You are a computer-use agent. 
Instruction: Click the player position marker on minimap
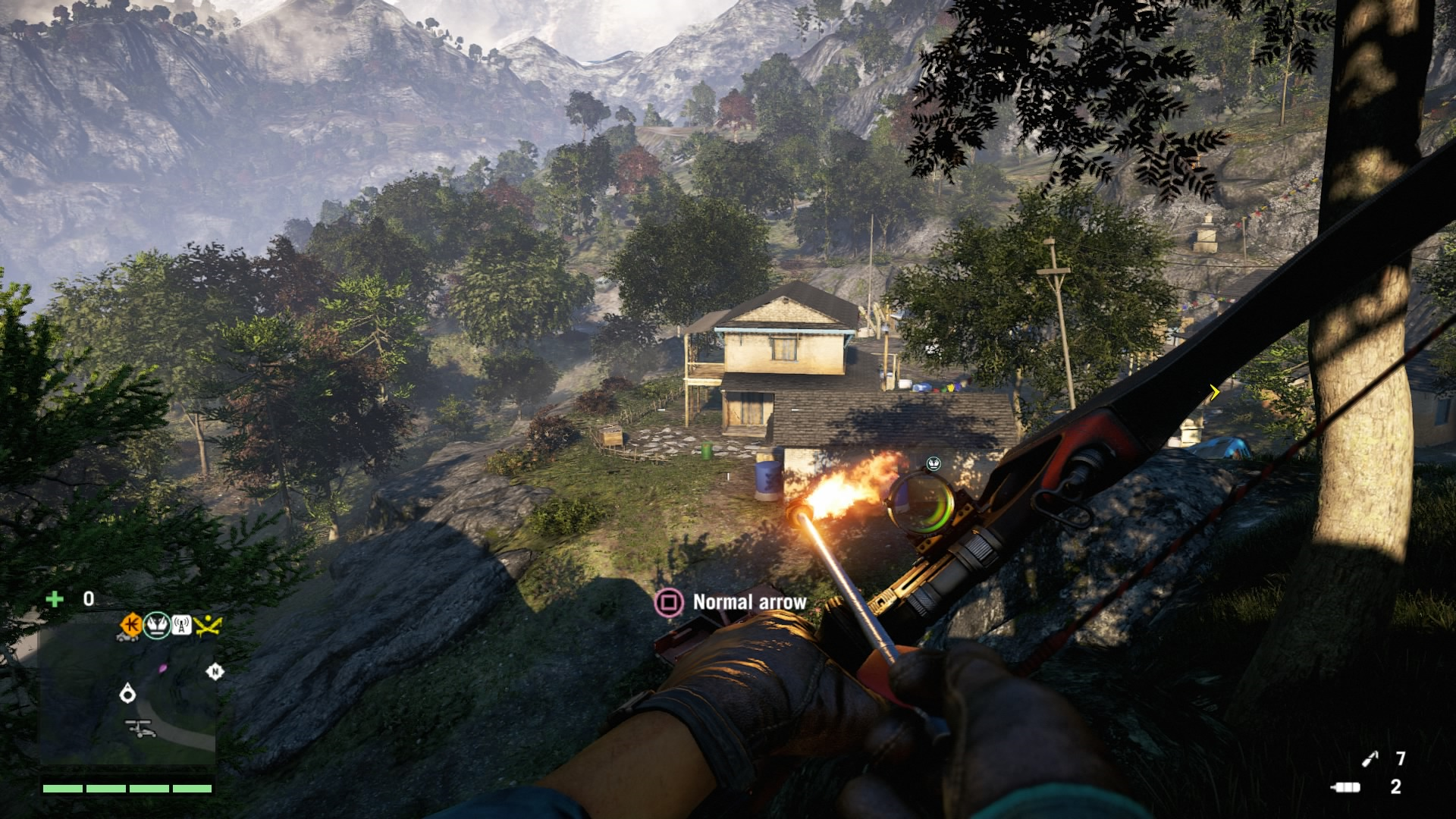click(x=127, y=692)
